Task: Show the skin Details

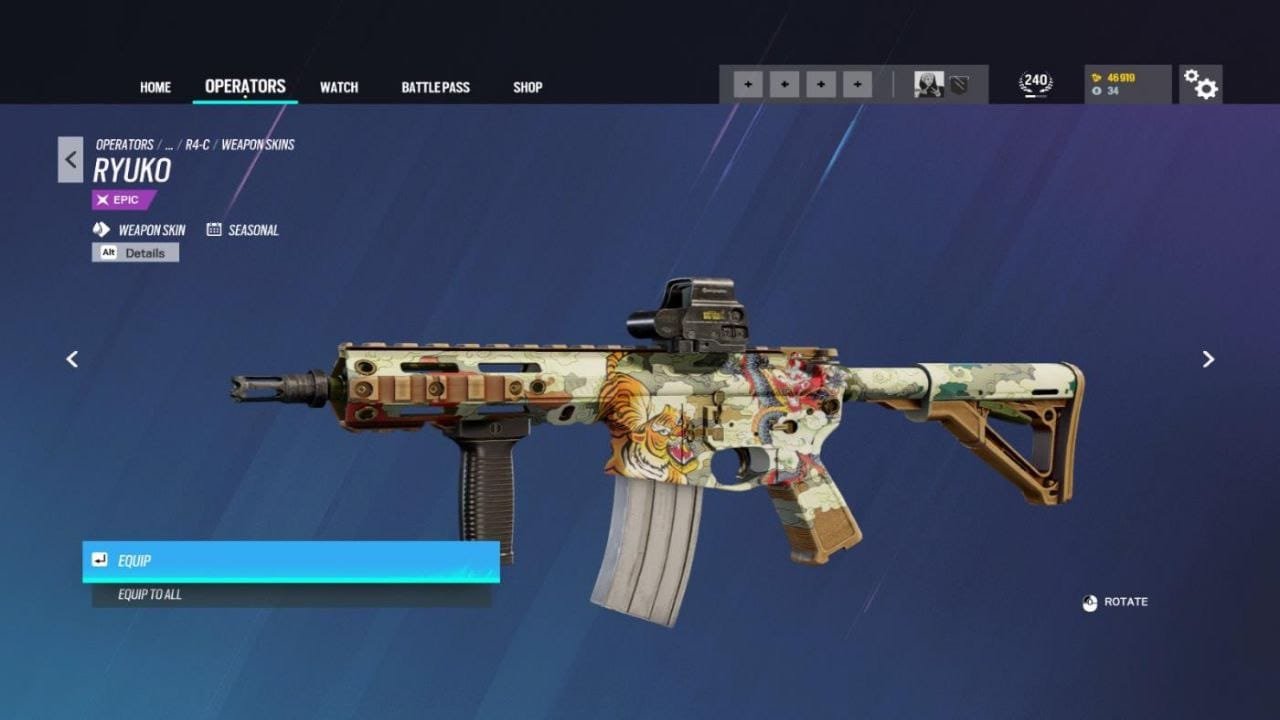Action: pyautogui.click(x=135, y=253)
